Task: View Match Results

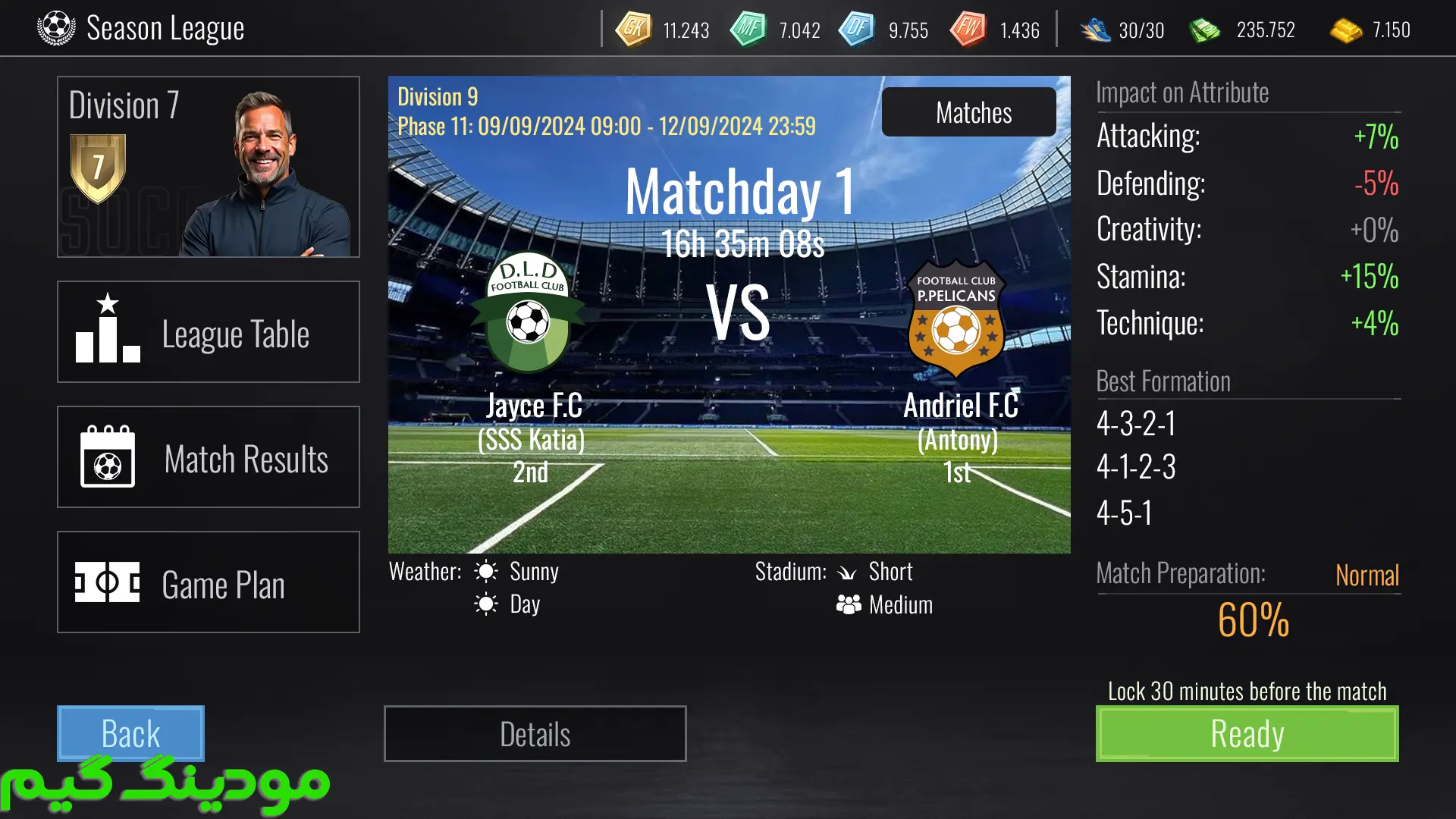Action: (209, 457)
